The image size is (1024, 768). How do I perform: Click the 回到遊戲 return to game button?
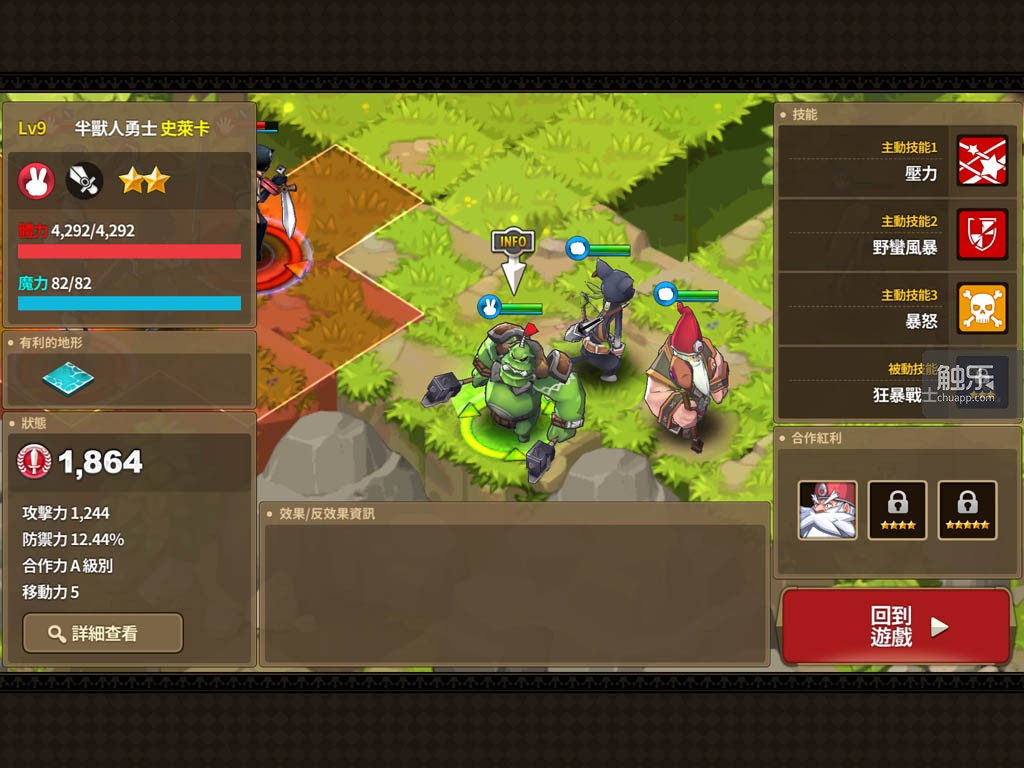(x=896, y=627)
